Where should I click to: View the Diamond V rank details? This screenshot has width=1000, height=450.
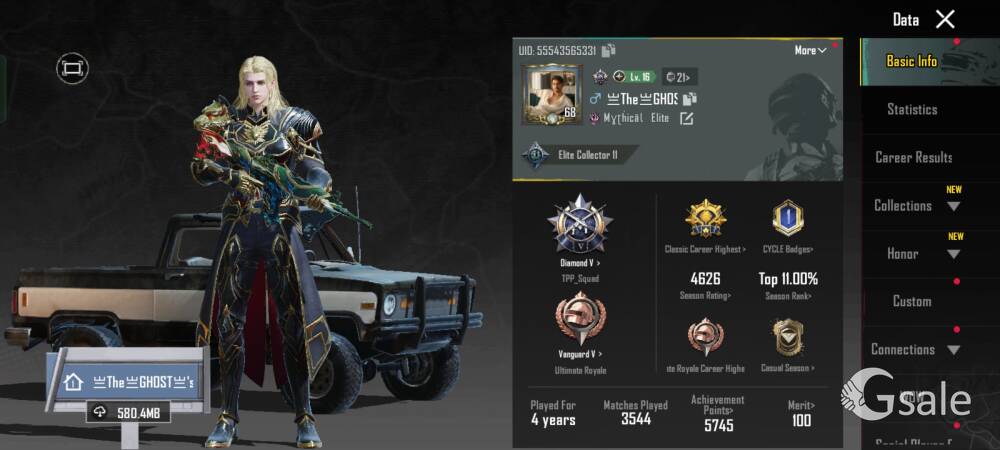click(580, 230)
